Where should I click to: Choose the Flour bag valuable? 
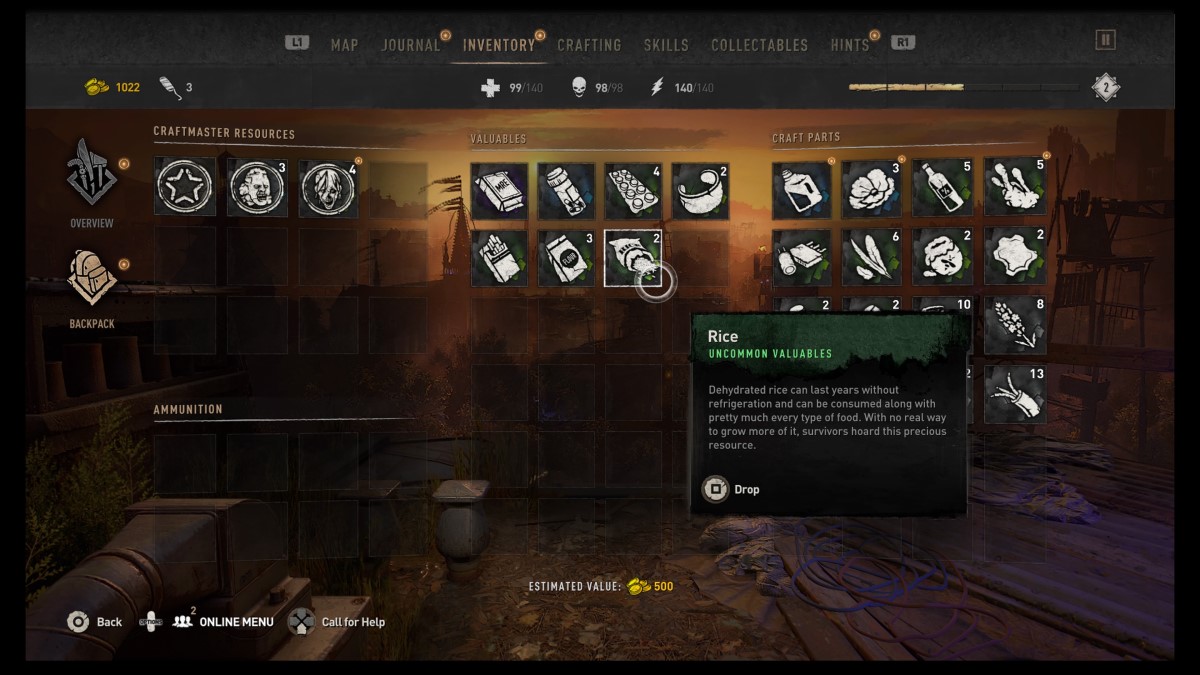[x=566, y=258]
